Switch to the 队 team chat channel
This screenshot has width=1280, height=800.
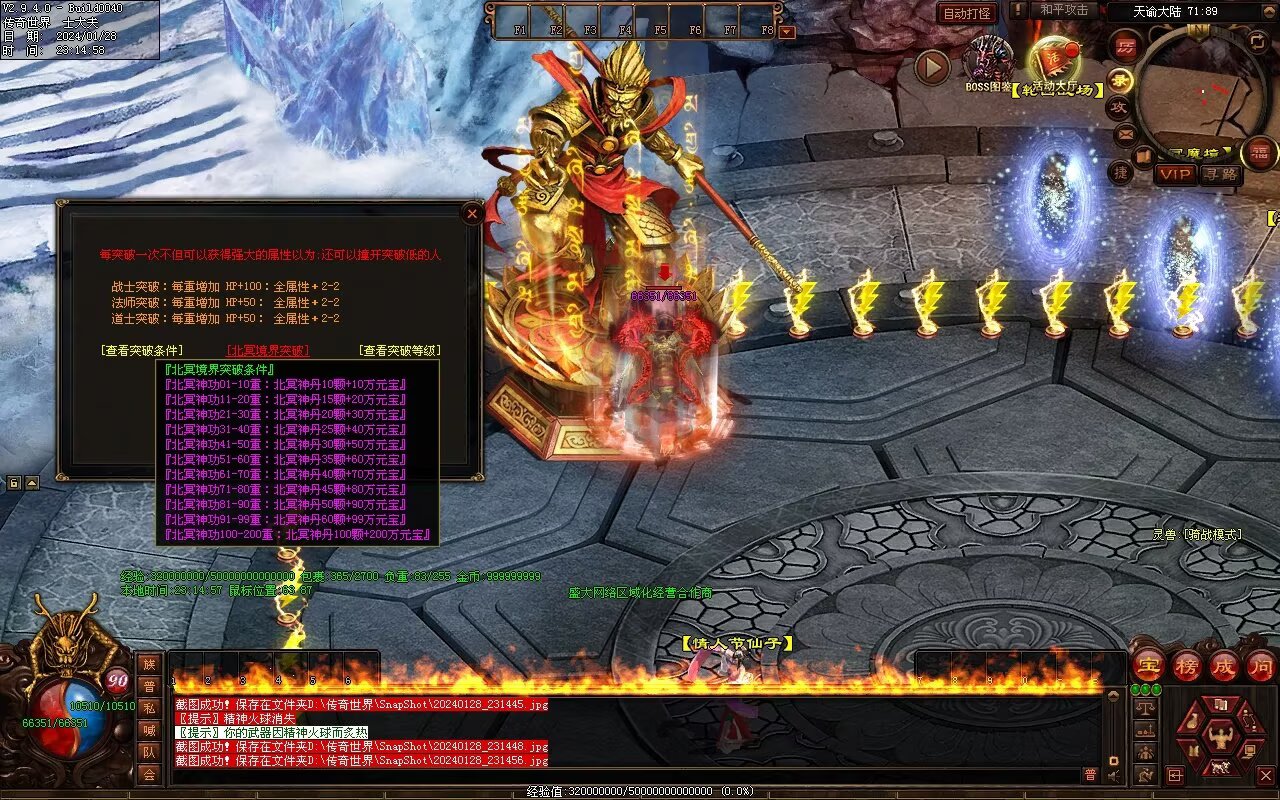click(149, 752)
